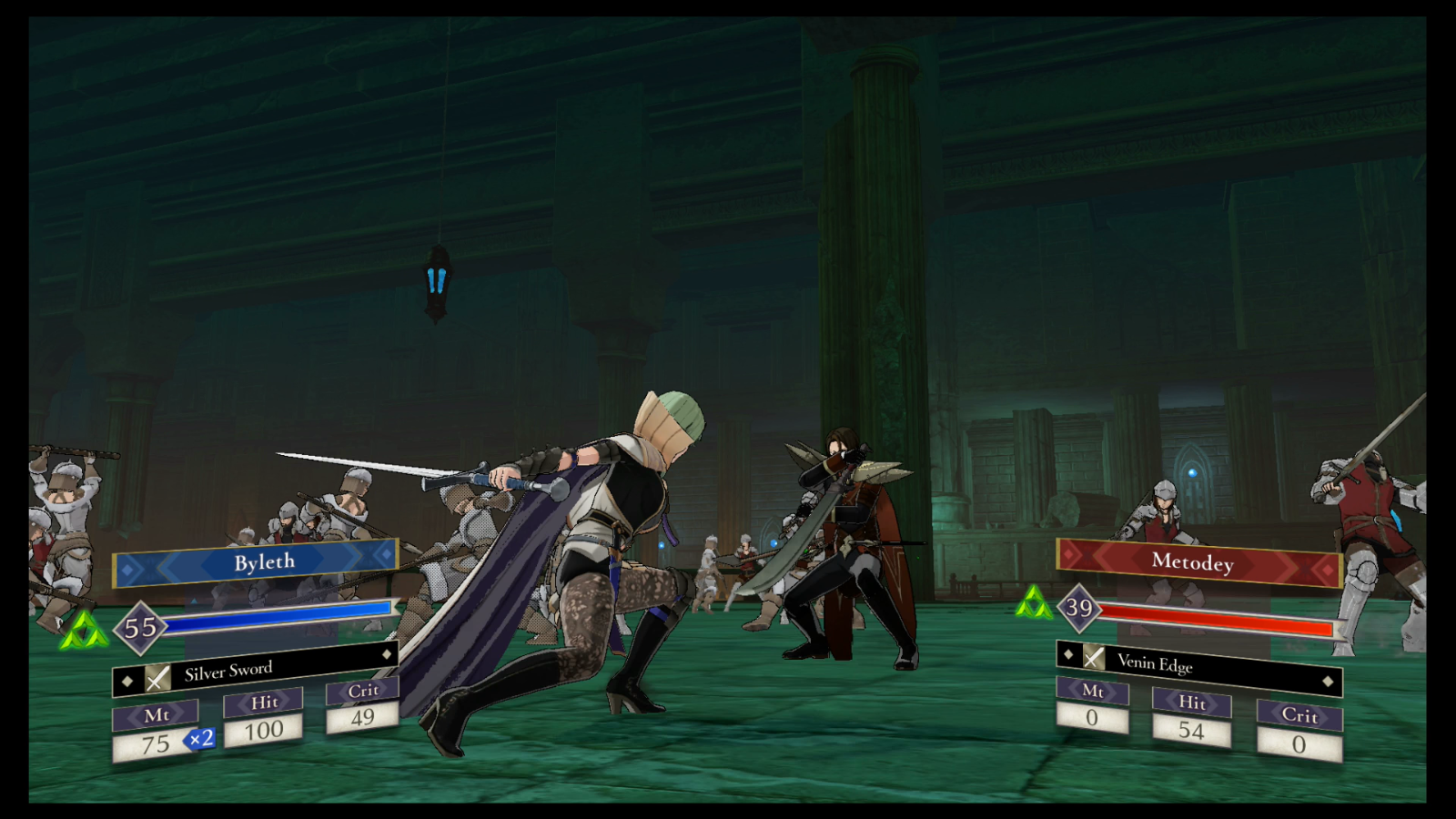This screenshot has height=819, width=1456.
Task: Click the Venin Edge weapon label
Action: [1155, 665]
